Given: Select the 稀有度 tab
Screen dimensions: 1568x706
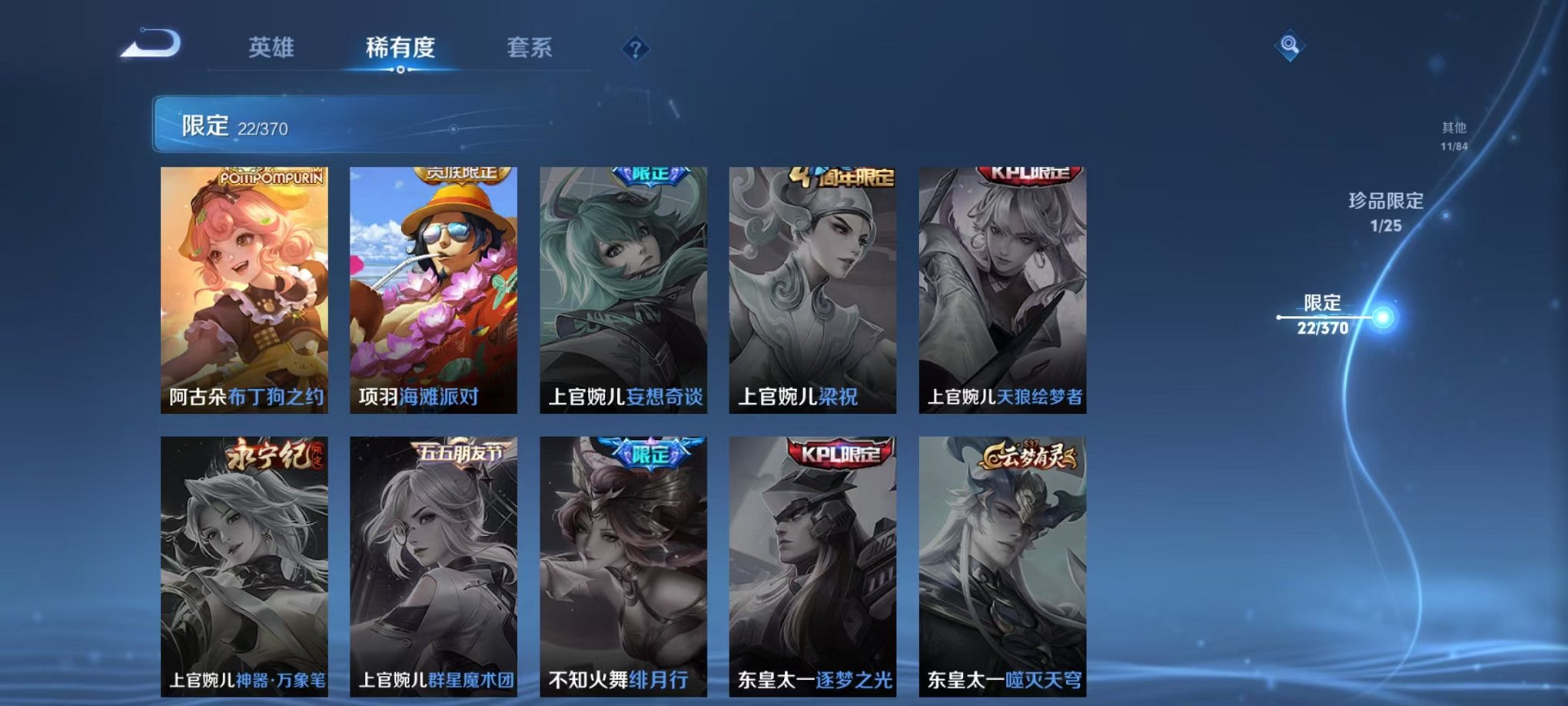Looking at the screenshot, I should pos(400,46).
